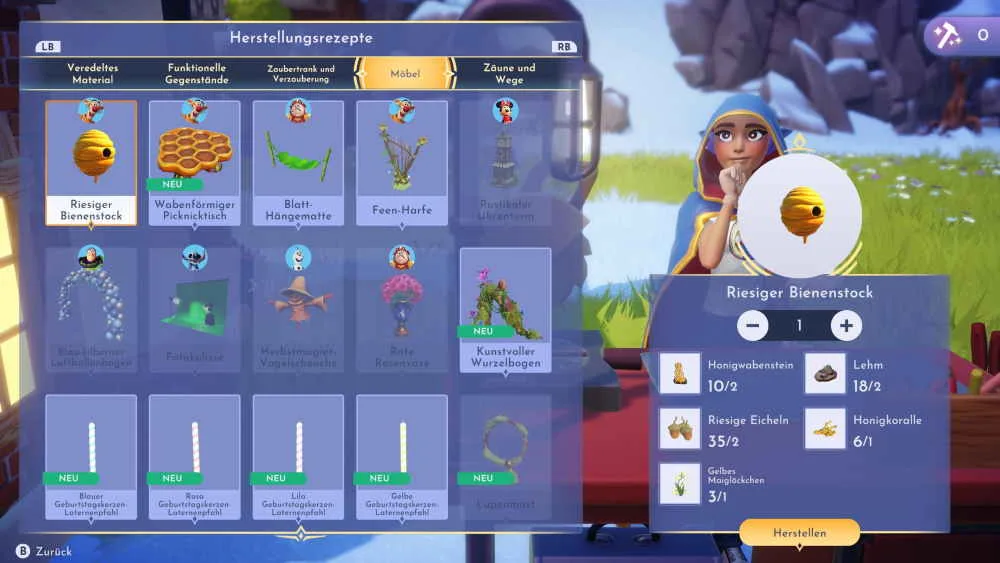
Task: Choose the Gelbe Geburtstagskerzen-Laternenpfahl recipe
Action: (x=402, y=457)
